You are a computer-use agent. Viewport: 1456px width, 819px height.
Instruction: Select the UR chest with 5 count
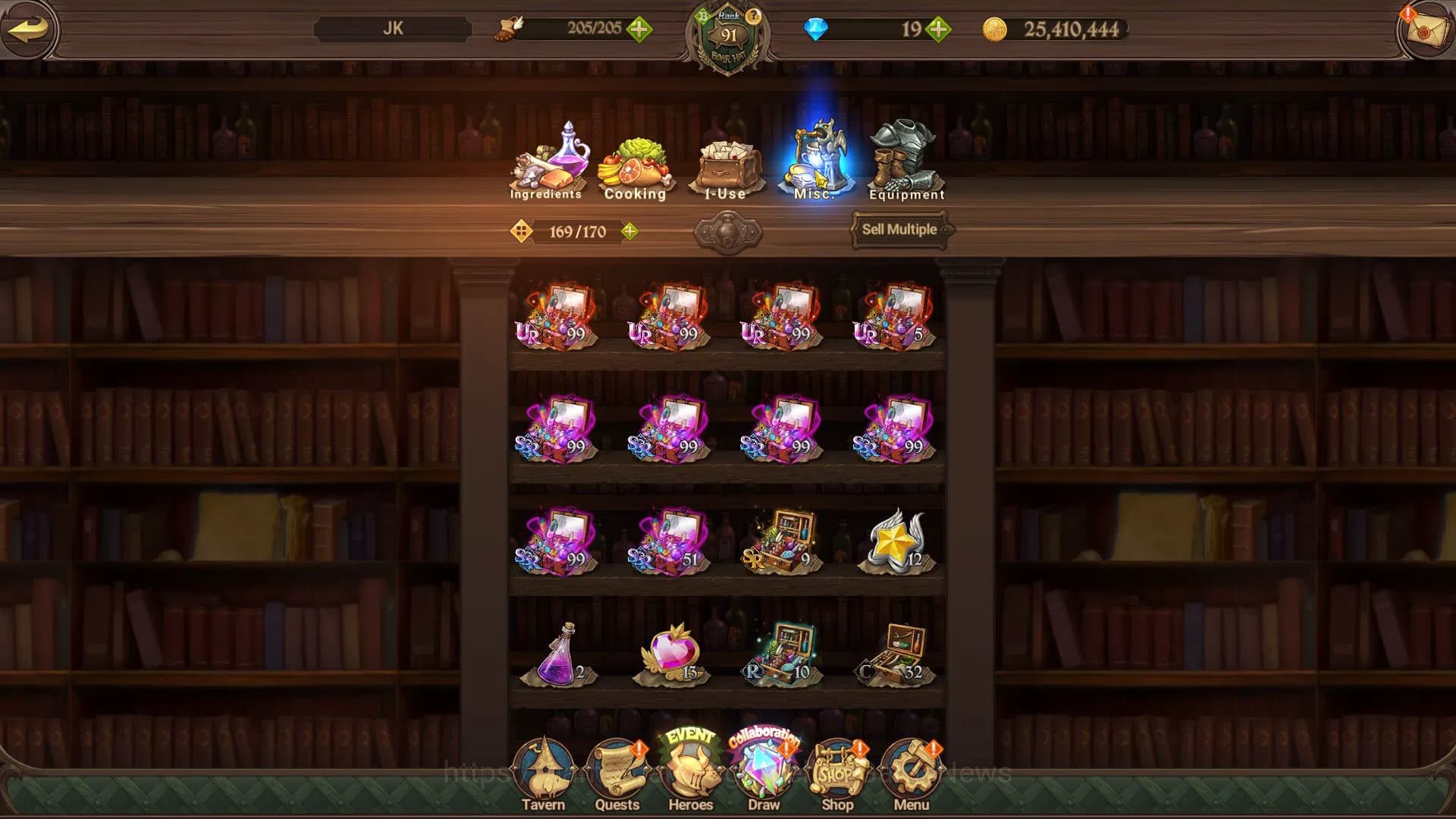[x=893, y=316]
